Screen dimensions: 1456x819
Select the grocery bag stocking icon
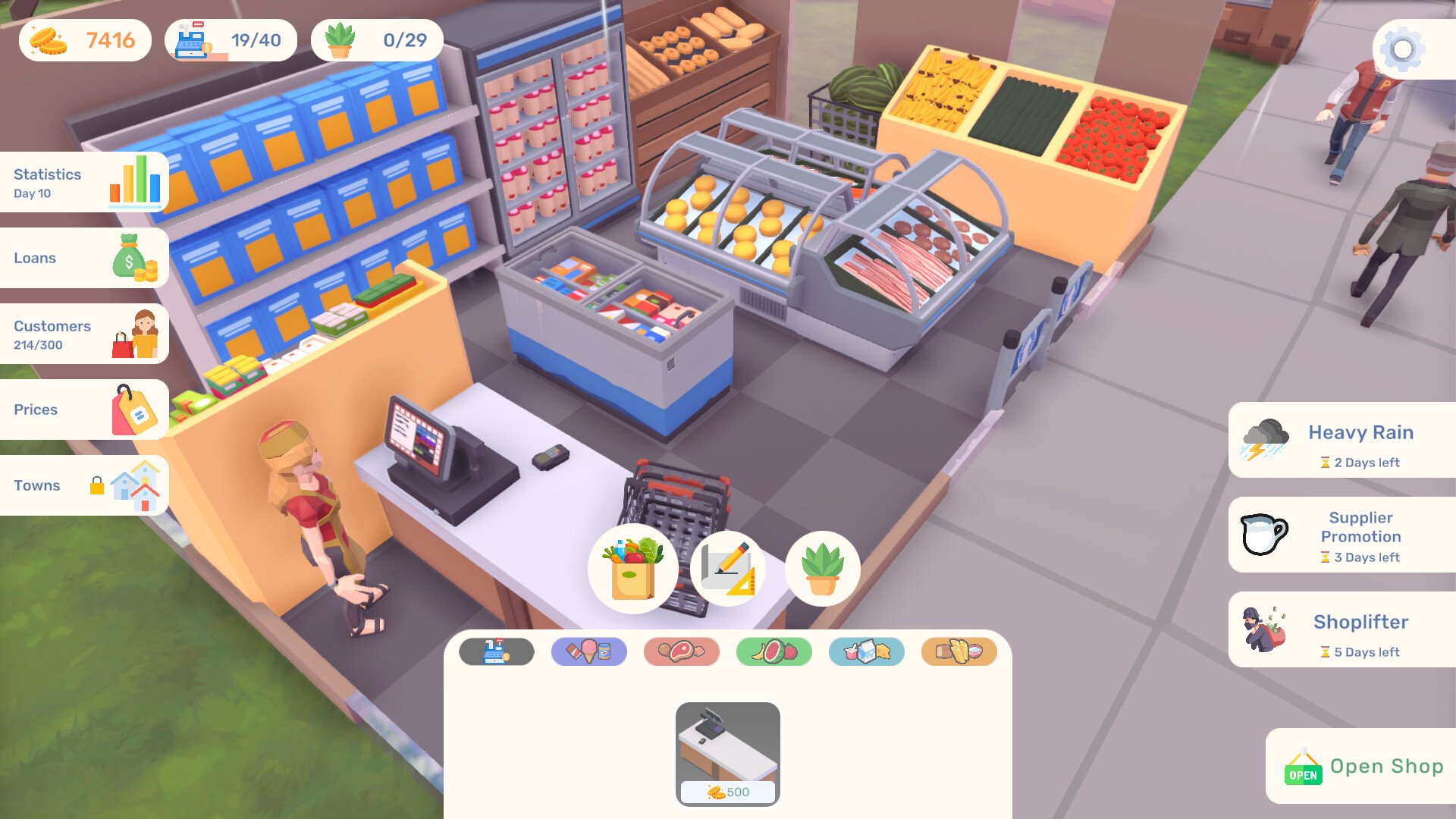click(x=632, y=569)
